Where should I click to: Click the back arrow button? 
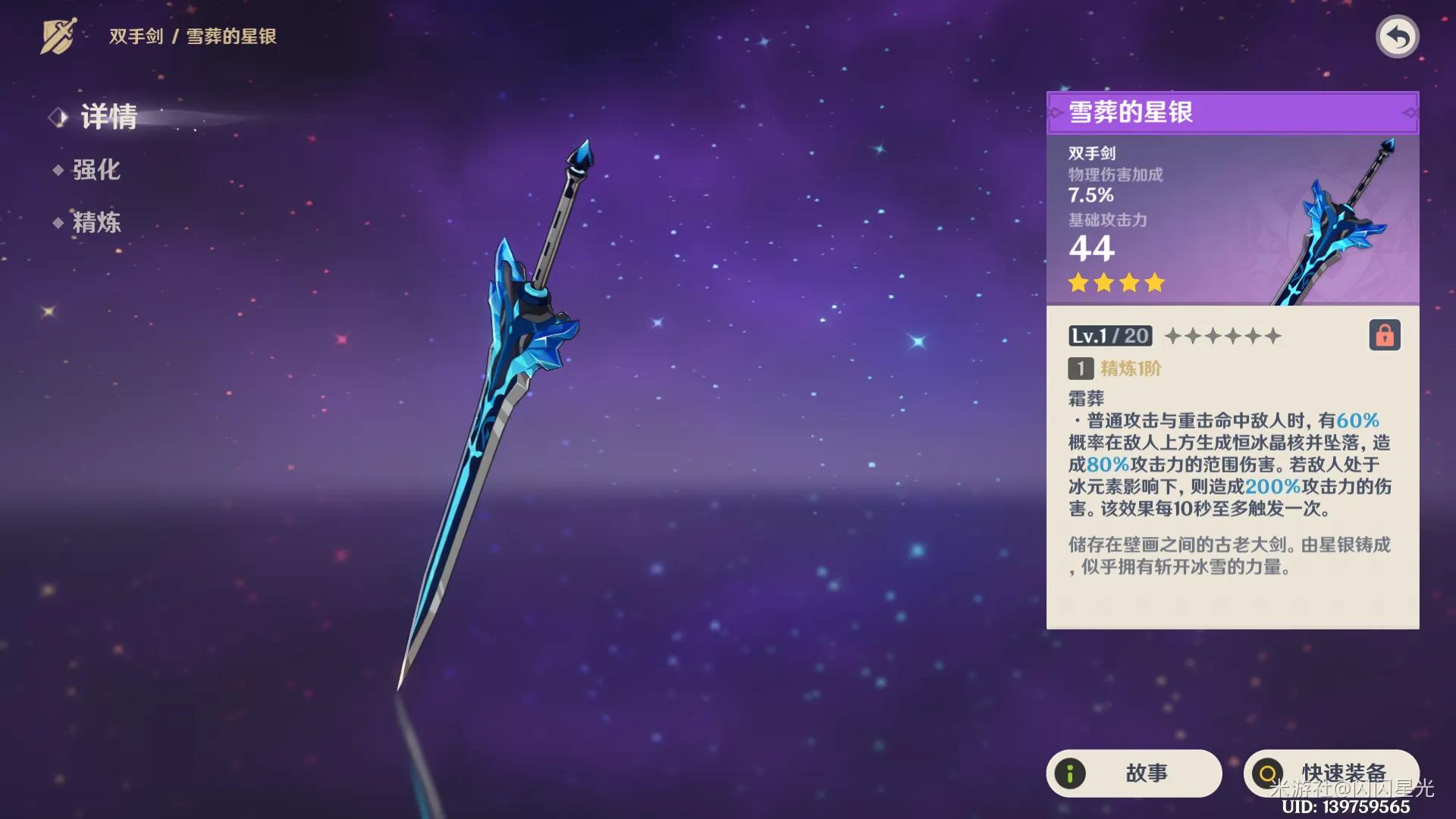click(1397, 36)
